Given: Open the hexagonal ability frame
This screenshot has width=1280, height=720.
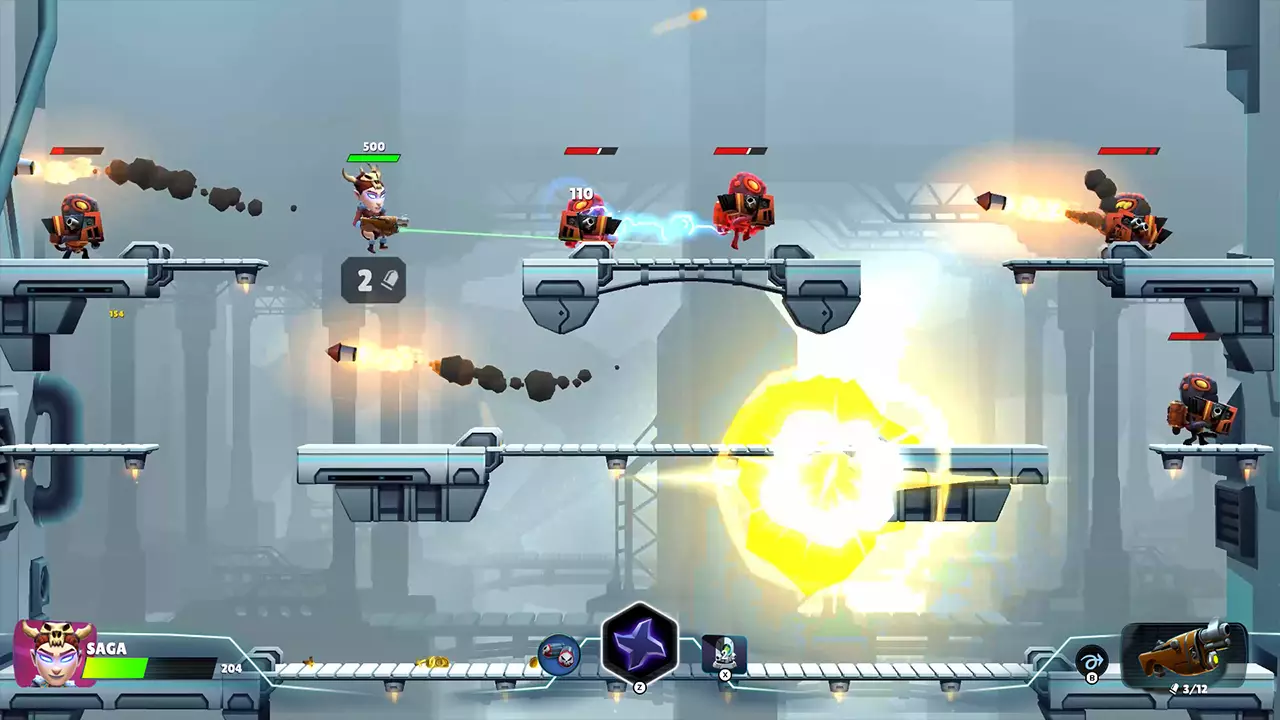Looking at the screenshot, I should [x=638, y=643].
